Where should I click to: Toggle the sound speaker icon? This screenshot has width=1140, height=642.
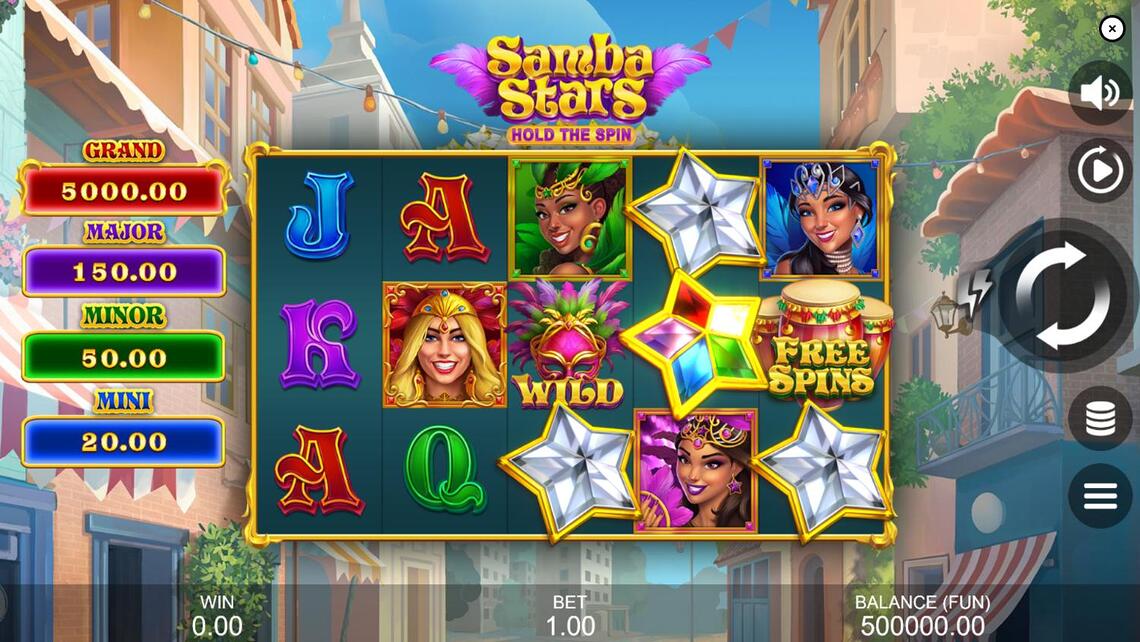(1100, 93)
